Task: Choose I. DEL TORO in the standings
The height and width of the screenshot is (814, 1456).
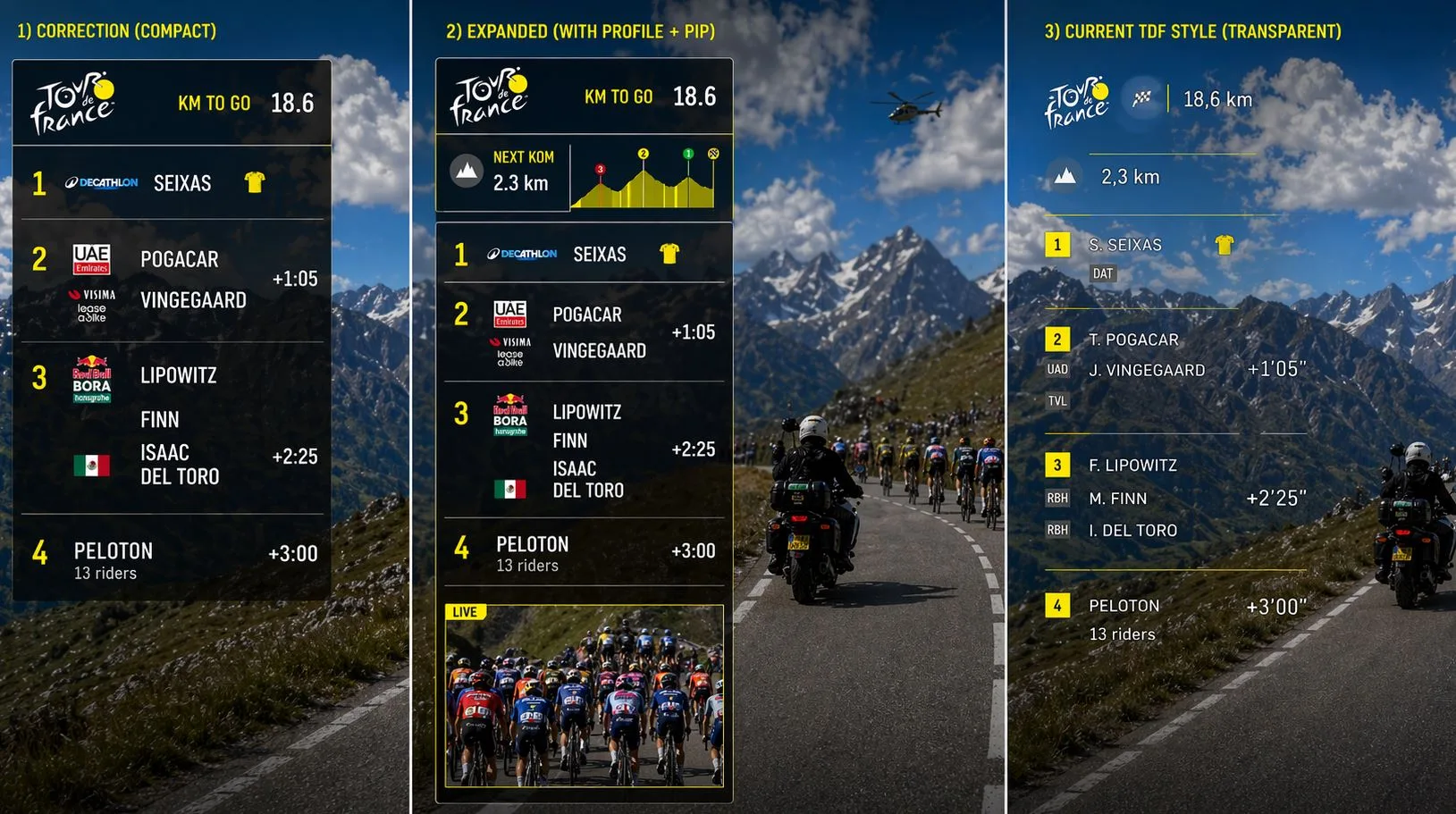Action: tap(1132, 530)
